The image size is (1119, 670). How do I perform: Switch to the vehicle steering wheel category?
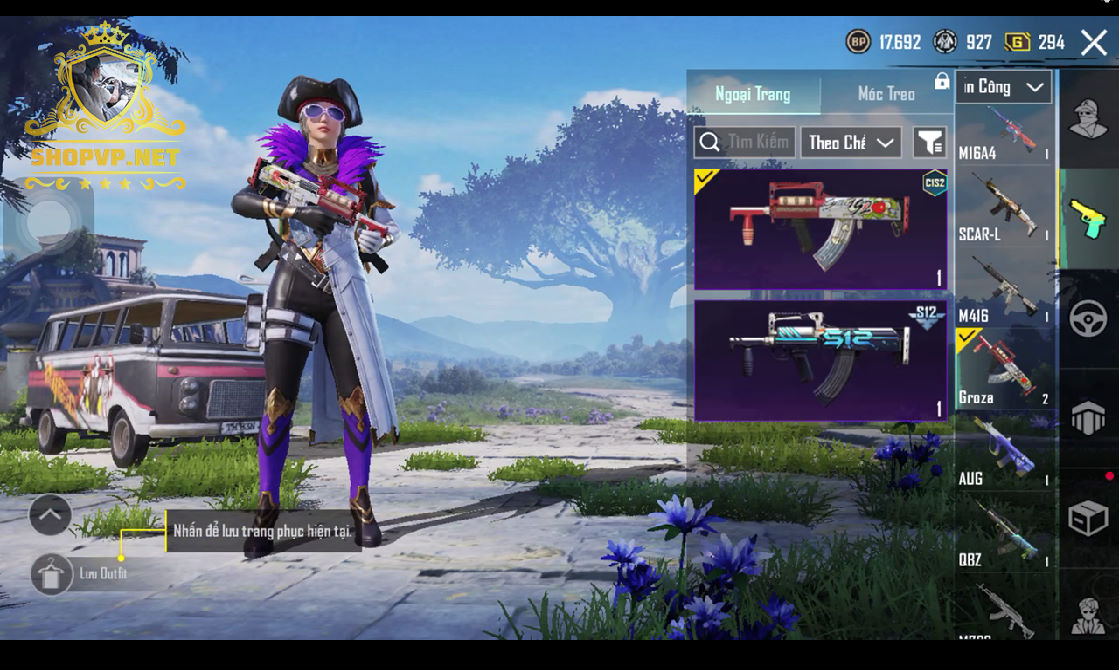click(1088, 320)
